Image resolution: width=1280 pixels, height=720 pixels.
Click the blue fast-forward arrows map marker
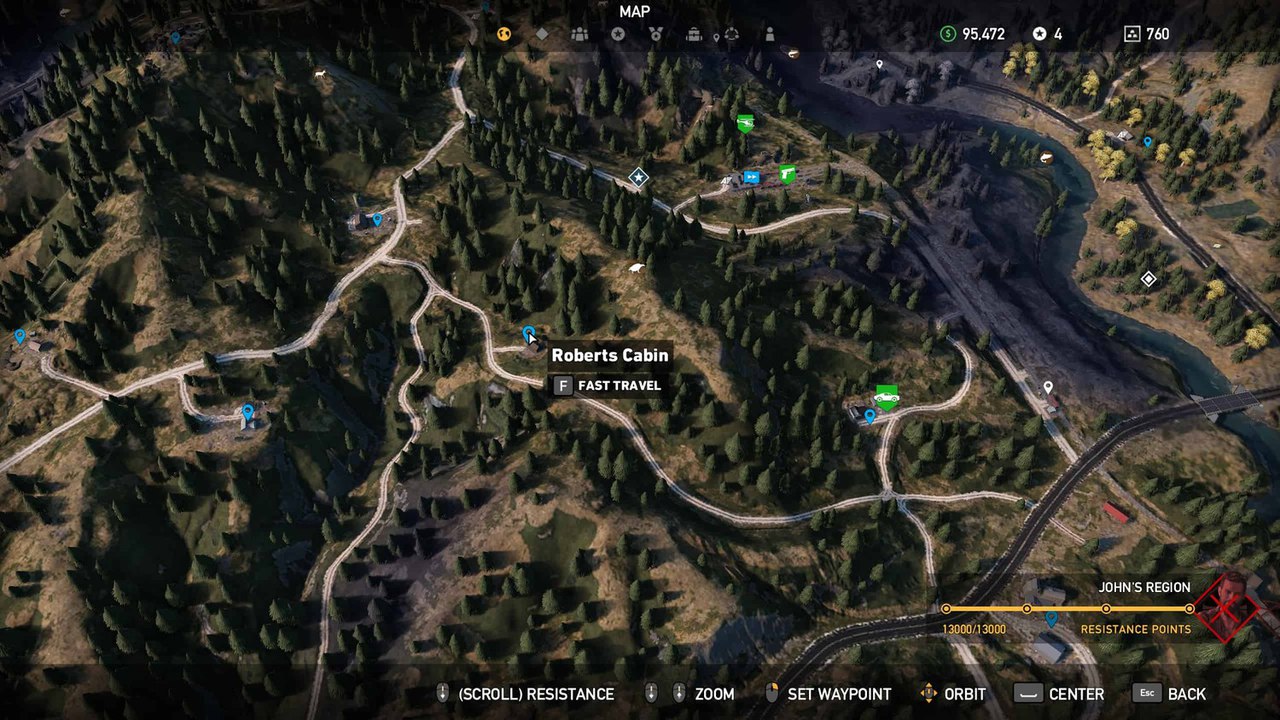click(x=752, y=178)
